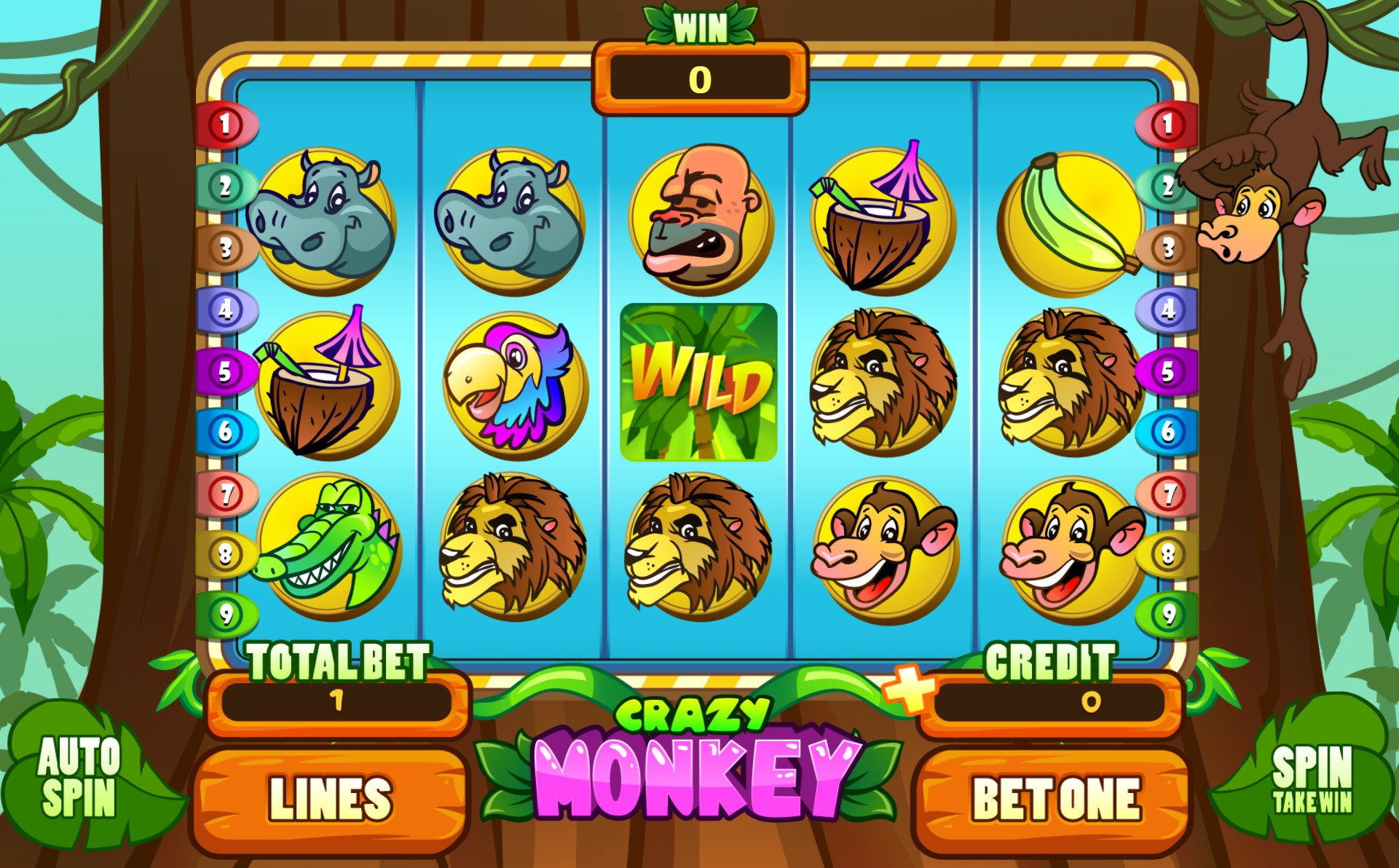Click the Lines button
This screenshot has height=868, width=1399.
(x=330, y=800)
